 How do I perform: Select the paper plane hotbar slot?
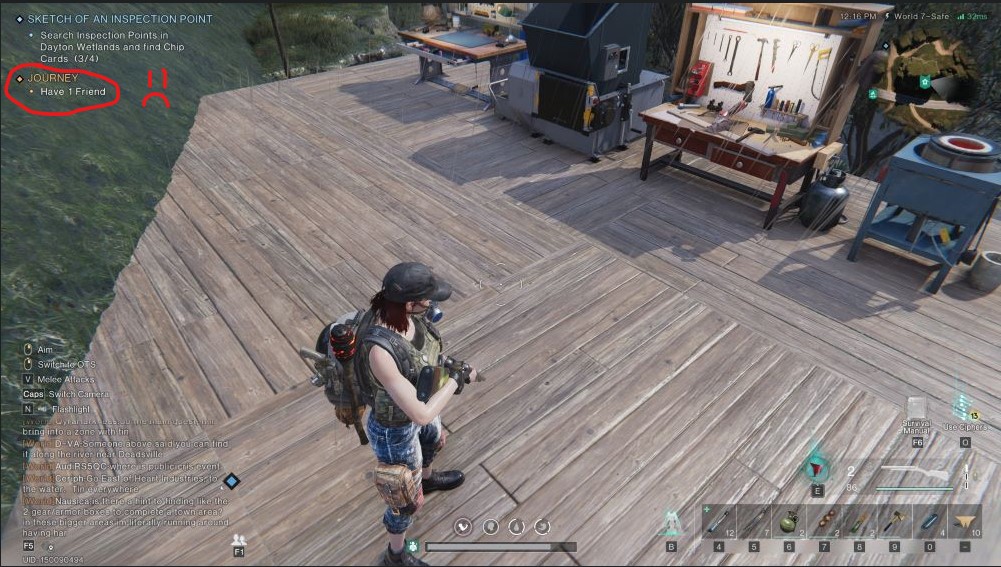coord(965,521)
